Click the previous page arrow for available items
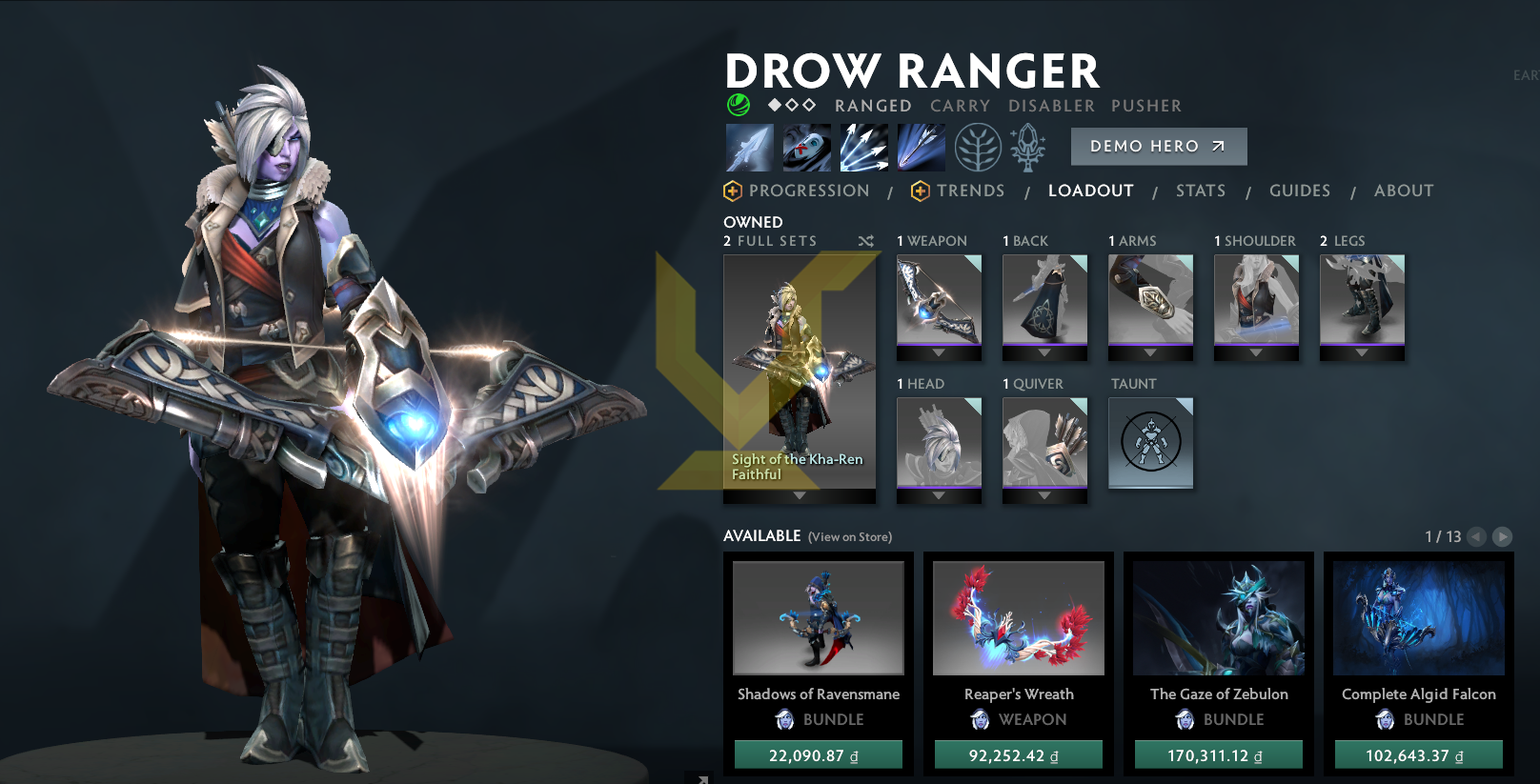The width and height of the screenshot is (1540, 784). click(1478, 536)
